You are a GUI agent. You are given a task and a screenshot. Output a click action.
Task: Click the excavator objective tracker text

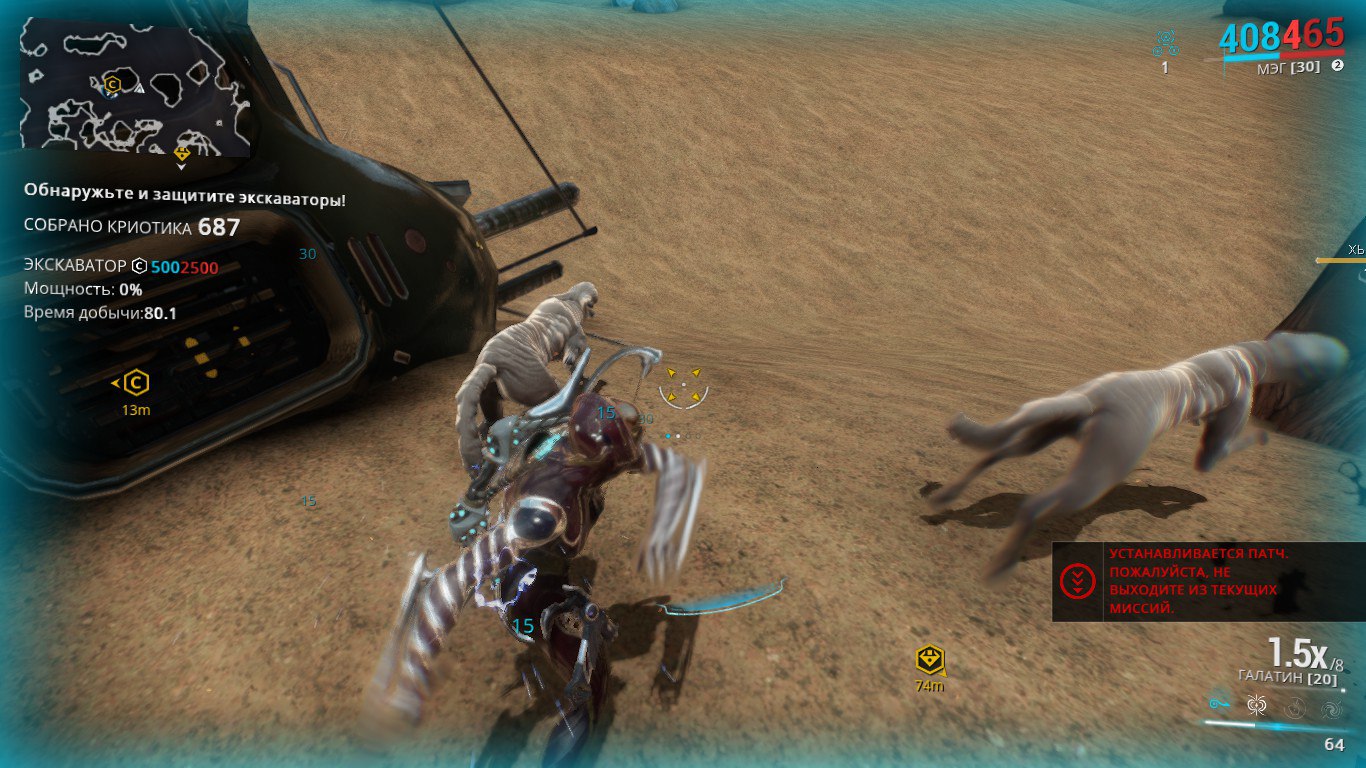point(121,267)
